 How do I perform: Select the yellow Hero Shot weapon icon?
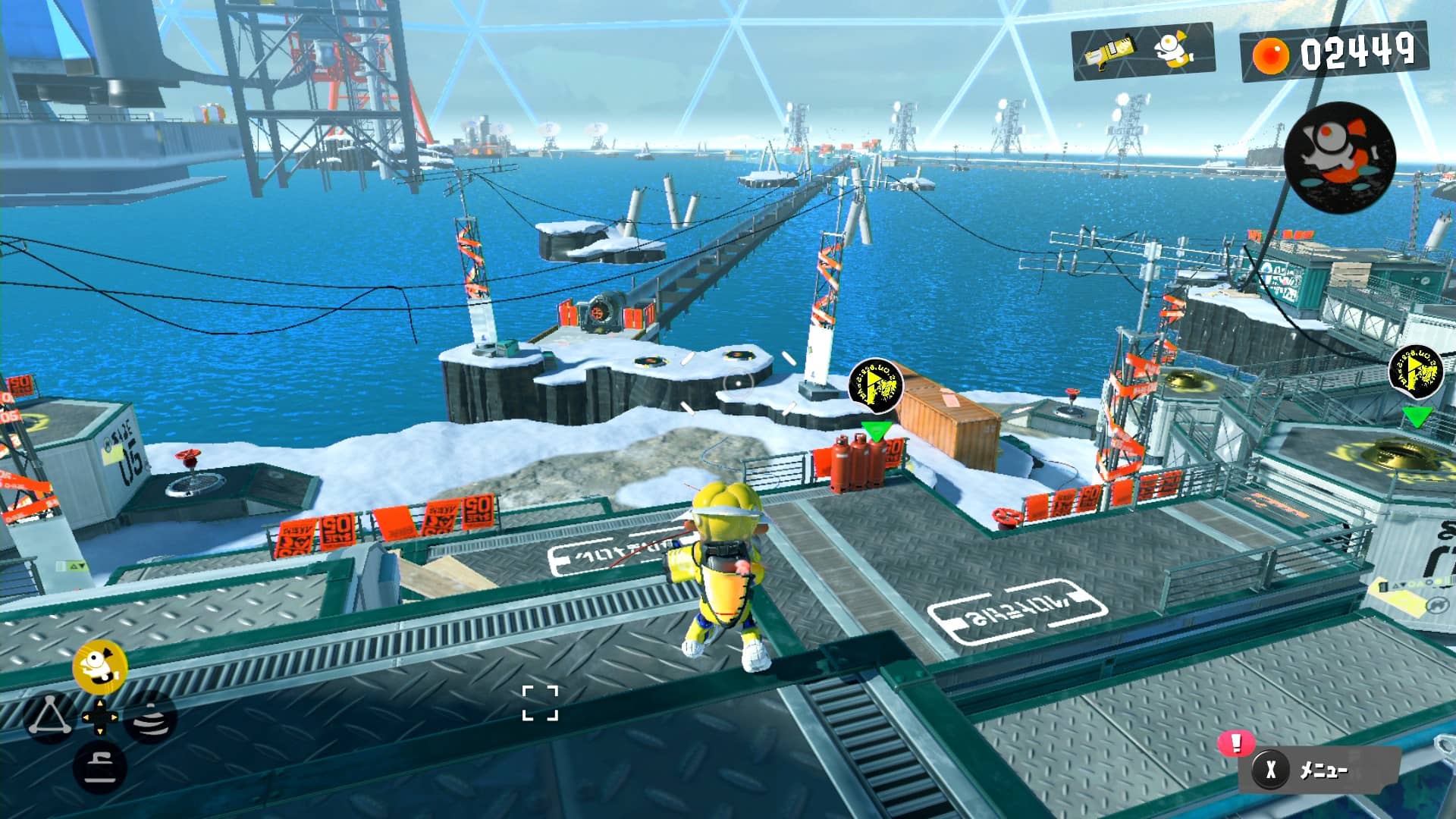point(1110,52)
